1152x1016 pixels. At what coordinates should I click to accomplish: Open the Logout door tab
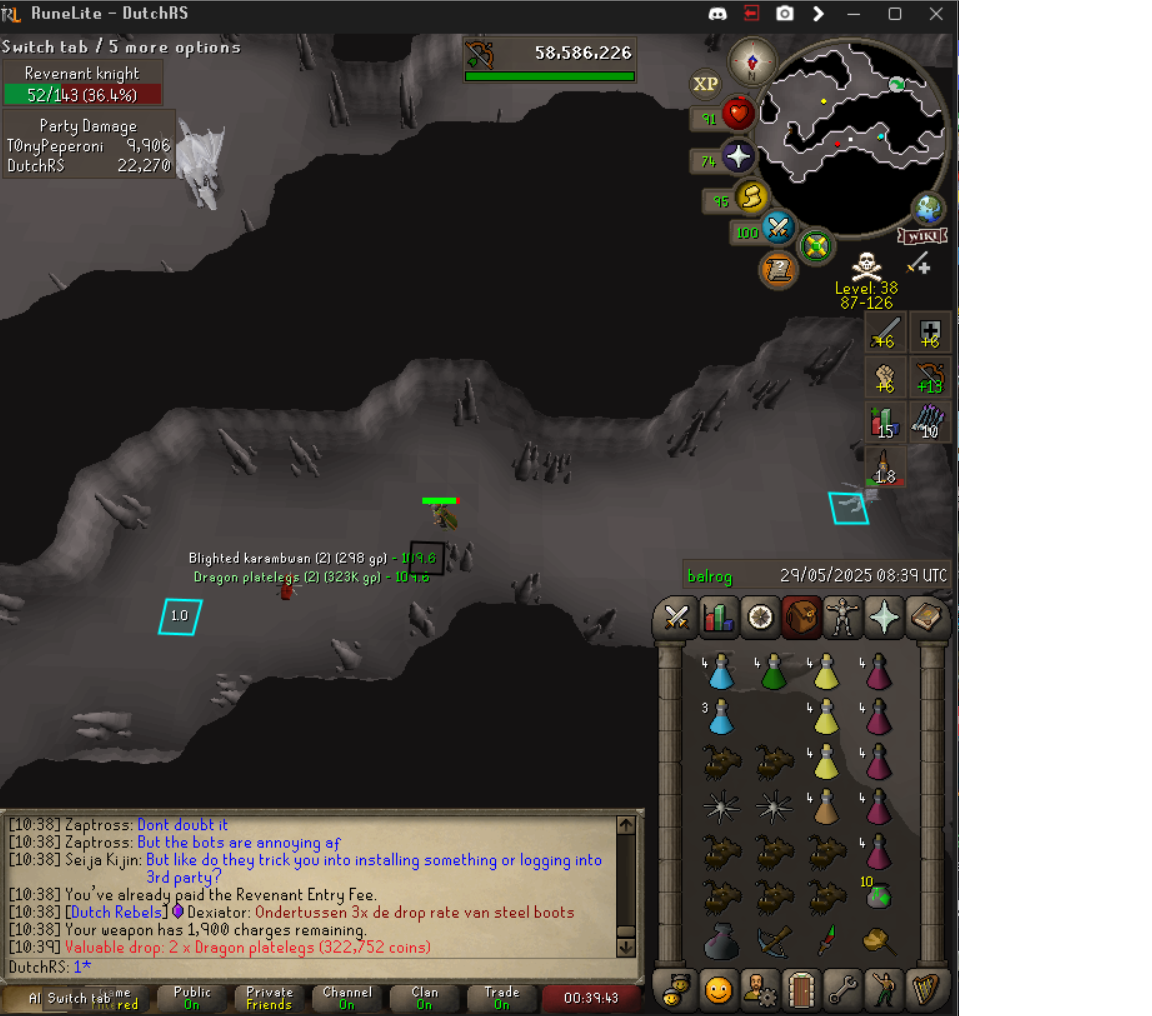[801, 990]
